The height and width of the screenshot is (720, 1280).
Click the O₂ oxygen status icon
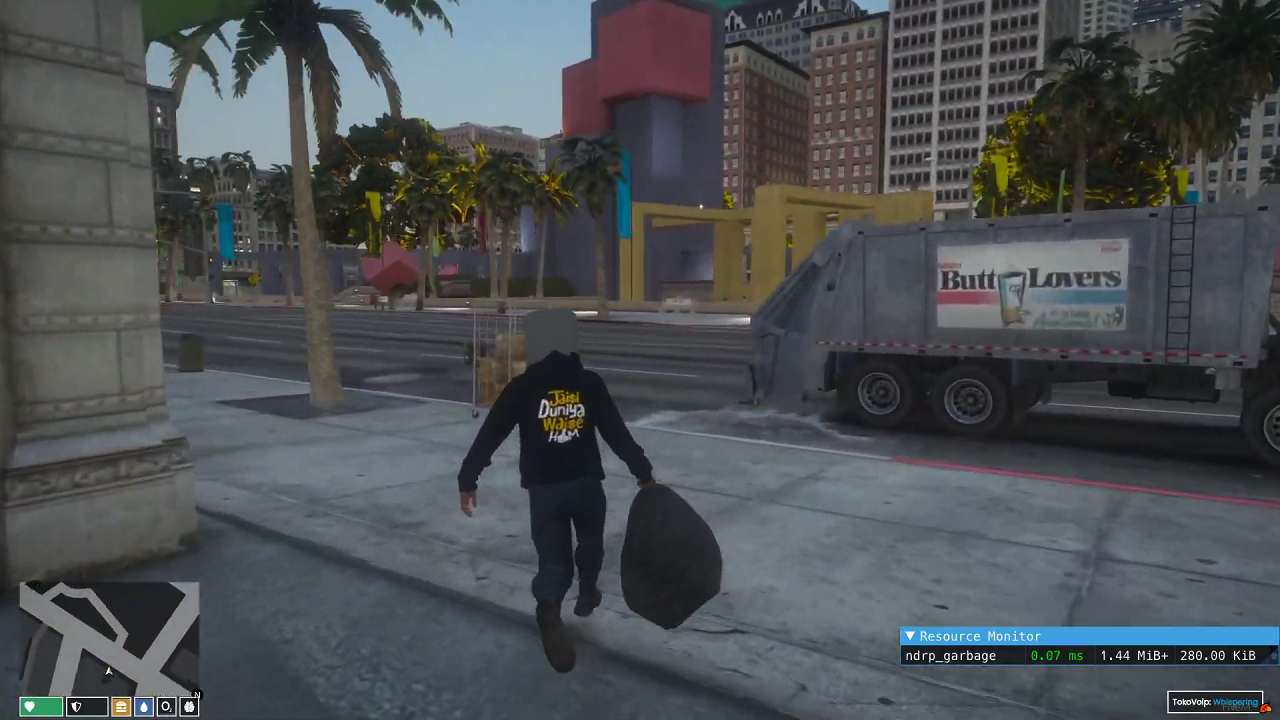[166, 707]
